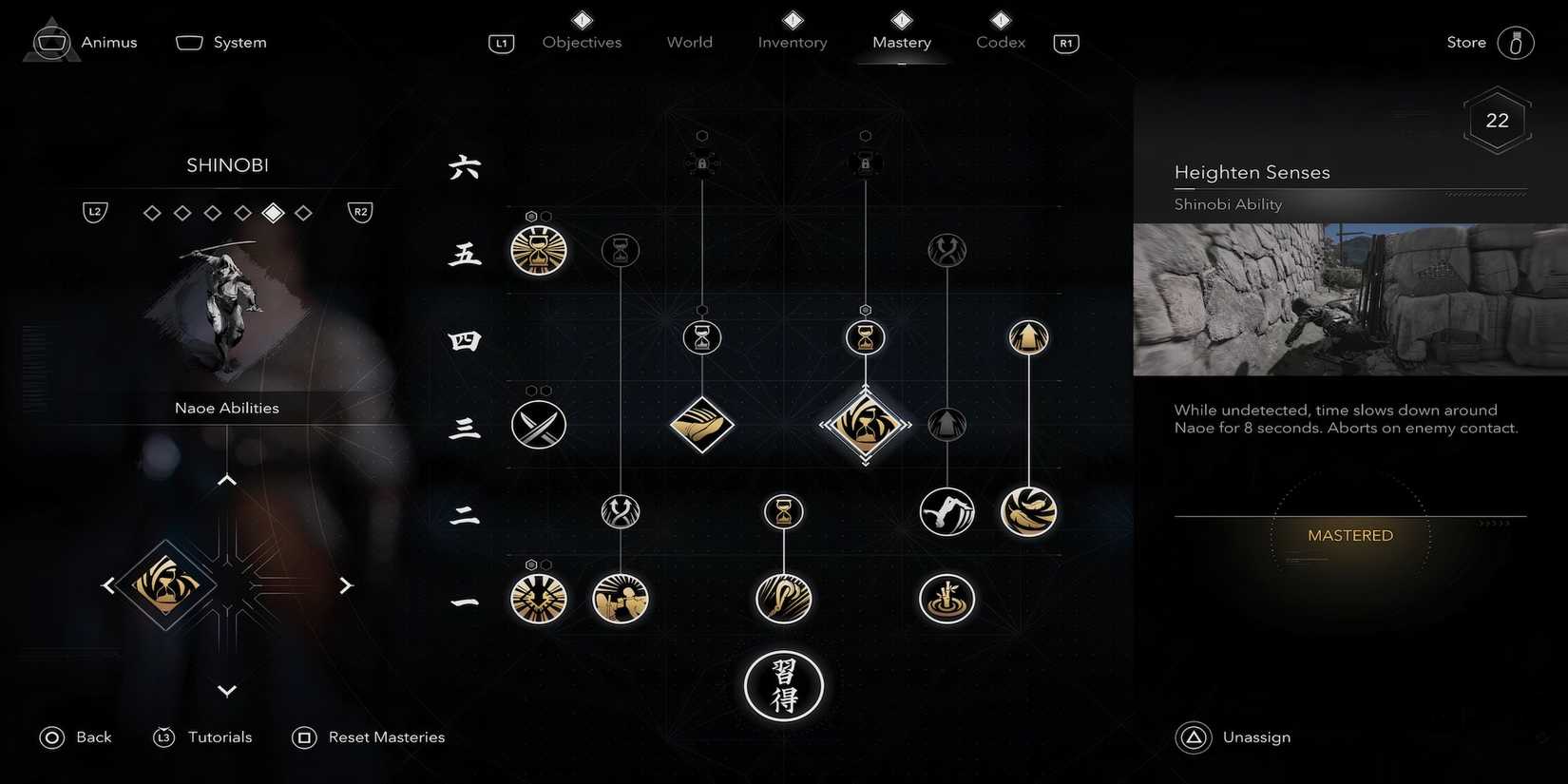
Task: Switch to the Inventory tab
Action: 792,42
